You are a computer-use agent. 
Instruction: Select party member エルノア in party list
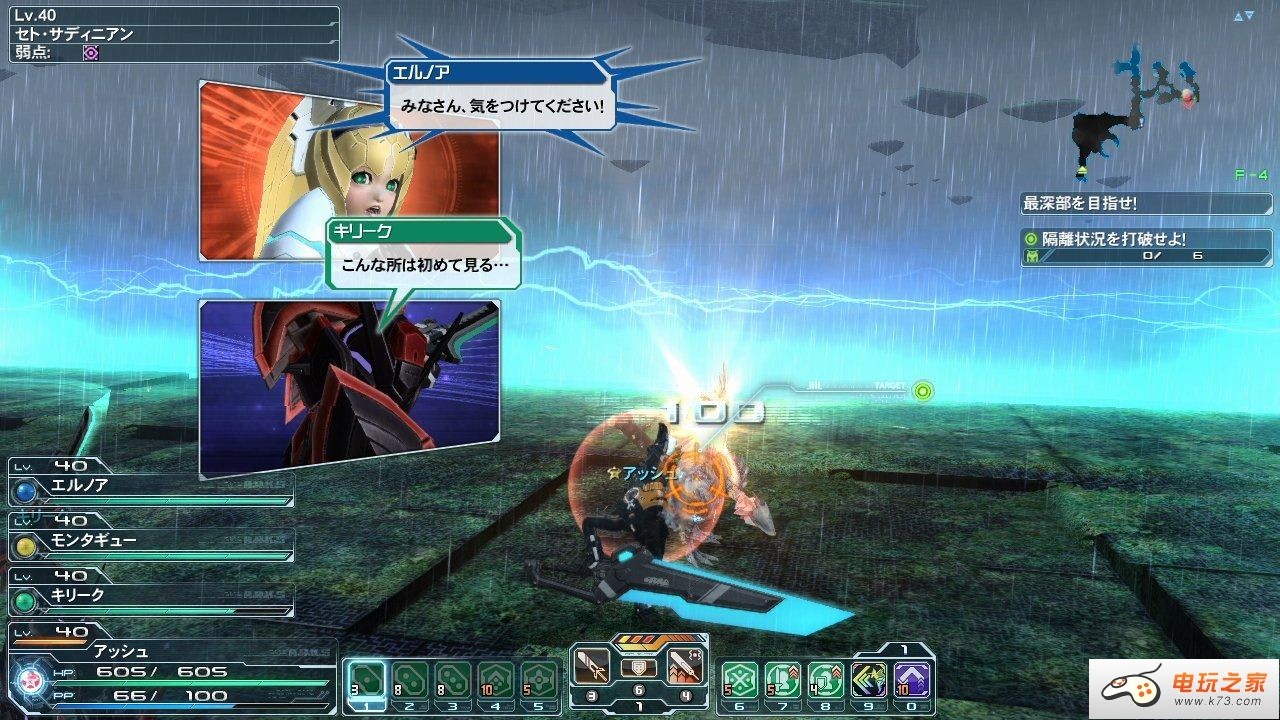click(150, 486)
